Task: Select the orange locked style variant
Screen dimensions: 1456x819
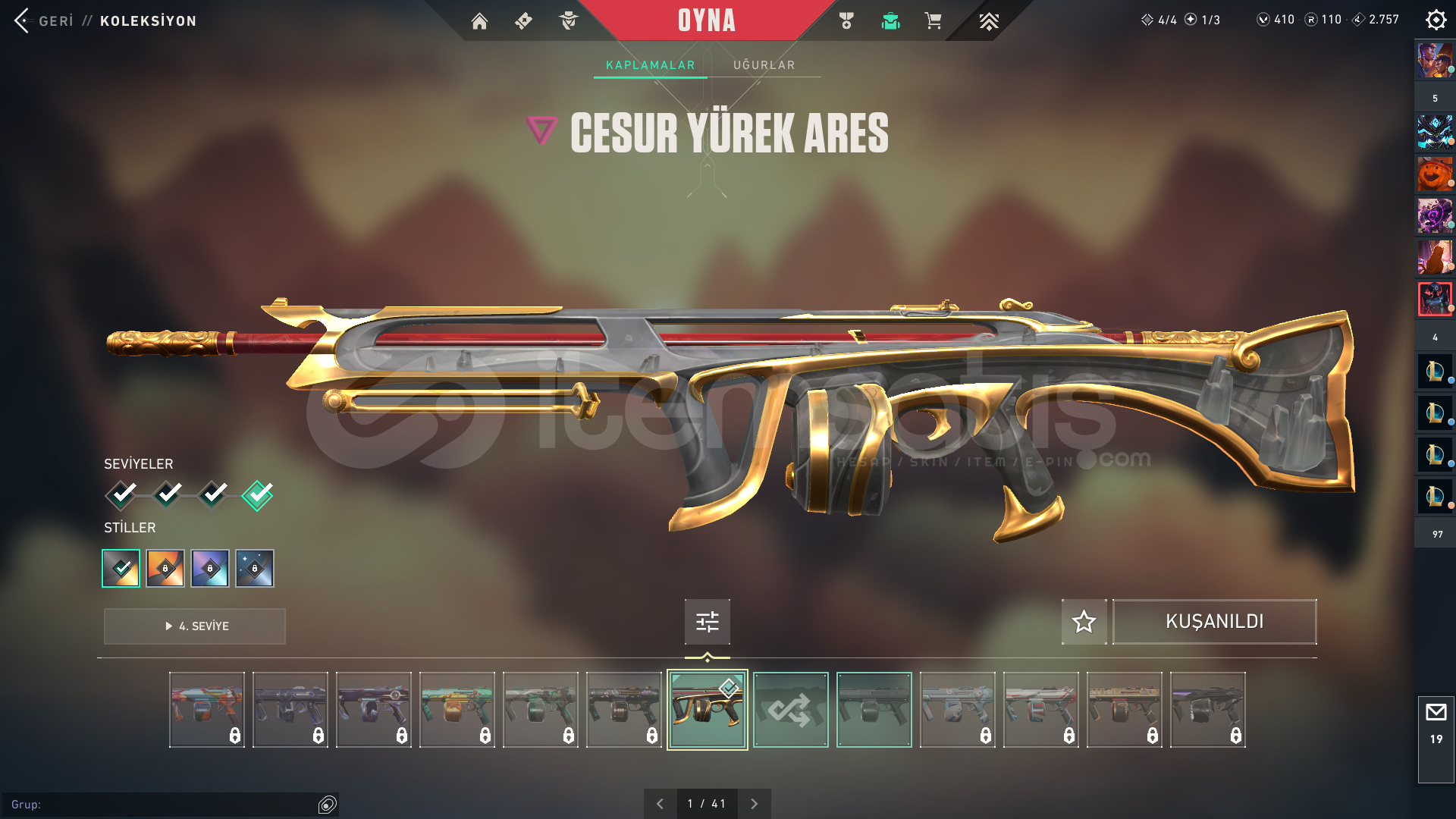Action: click(165, 568)
